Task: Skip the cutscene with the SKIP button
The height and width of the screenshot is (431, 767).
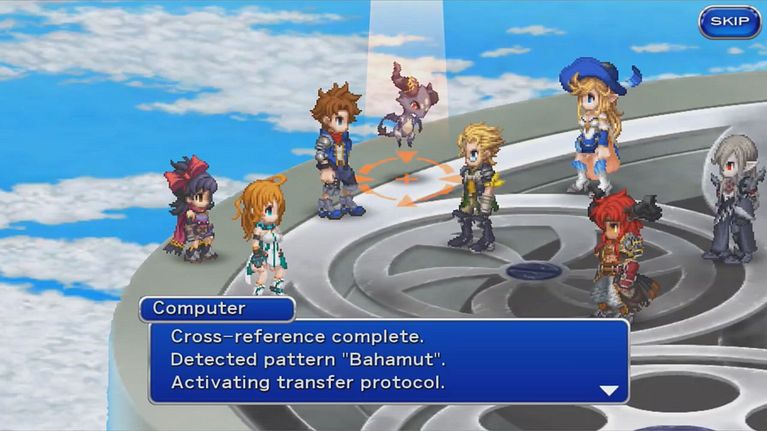Action: [729, 22]
